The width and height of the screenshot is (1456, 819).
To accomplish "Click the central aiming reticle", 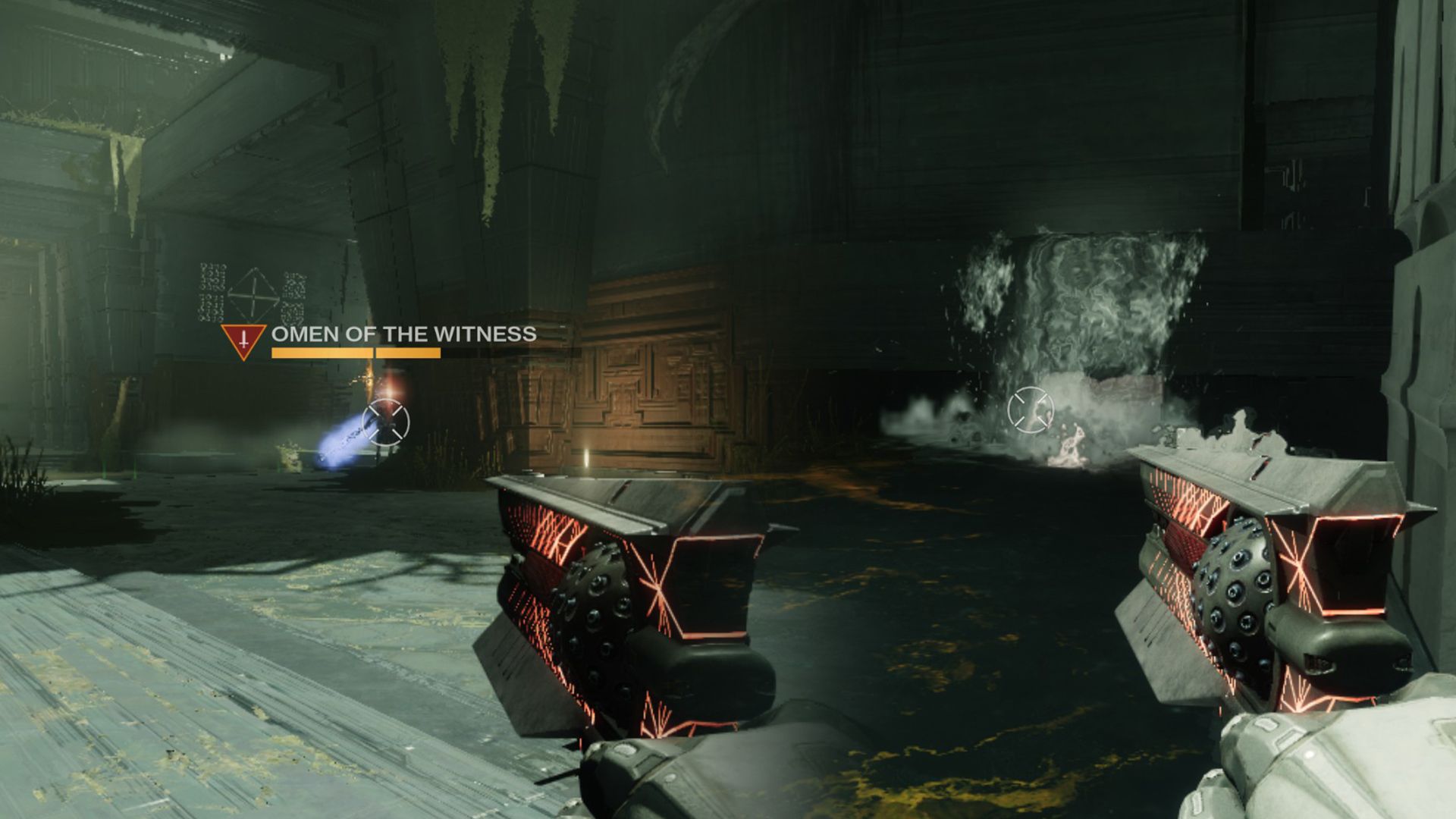I will coord(1031,408).
